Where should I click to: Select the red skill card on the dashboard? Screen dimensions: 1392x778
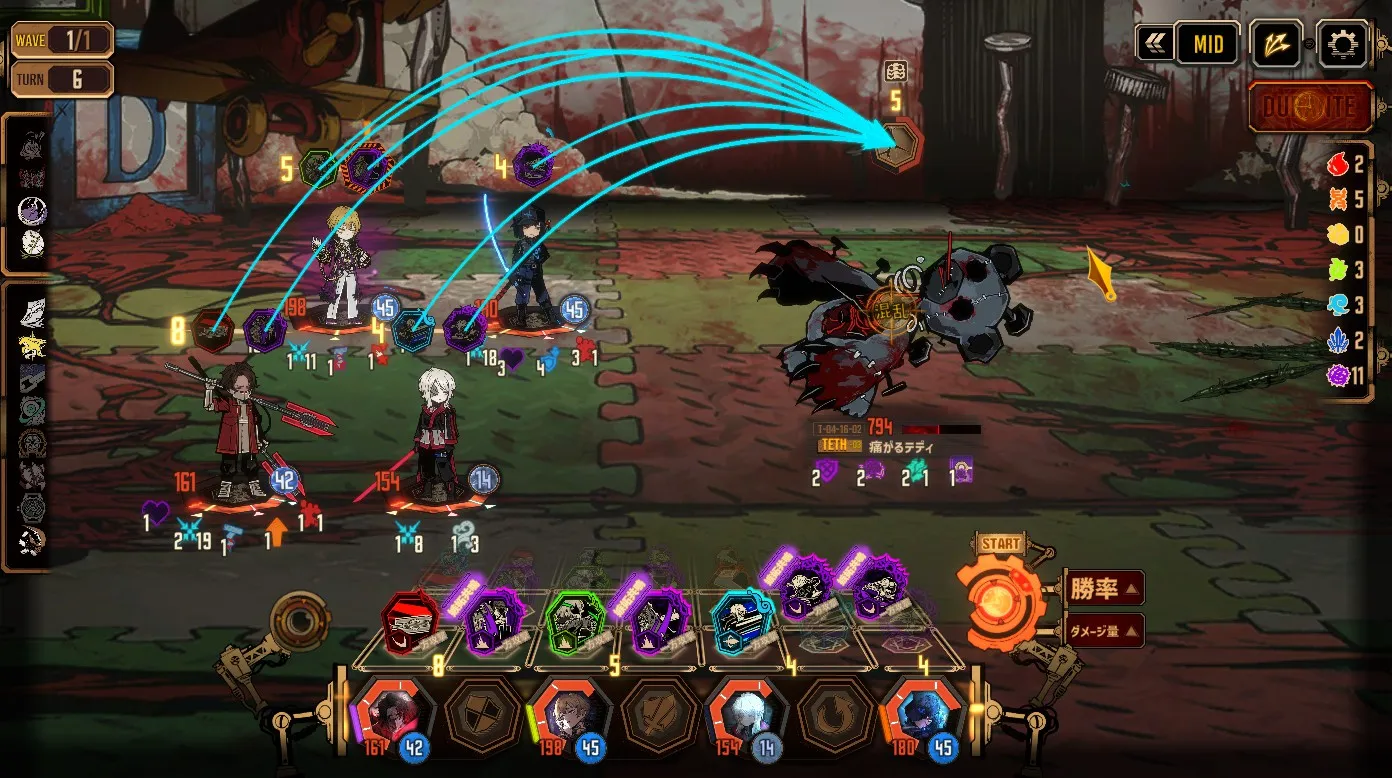coord(411,621)
